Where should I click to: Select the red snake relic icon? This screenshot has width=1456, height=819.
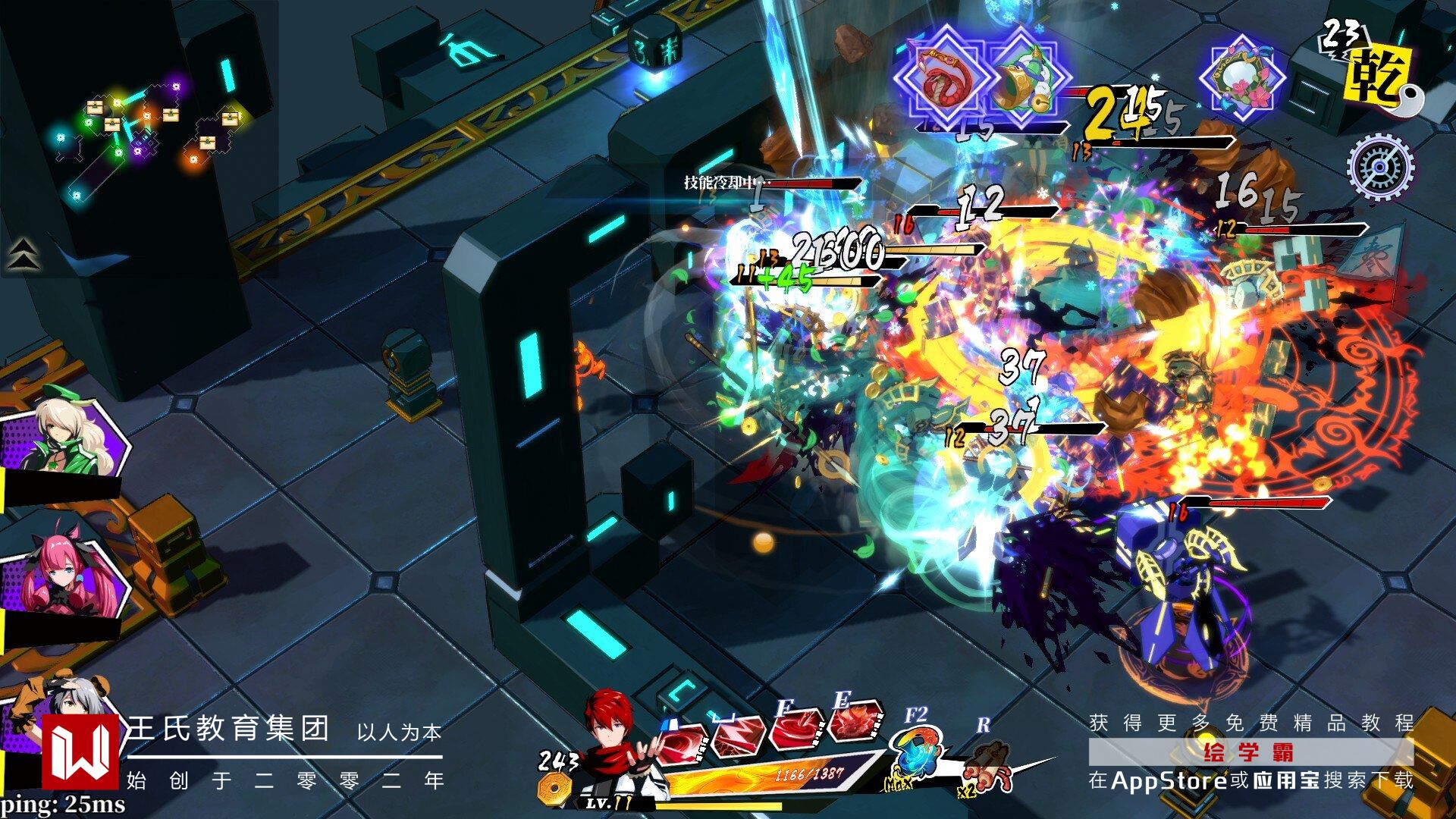(x=945, y=78)
